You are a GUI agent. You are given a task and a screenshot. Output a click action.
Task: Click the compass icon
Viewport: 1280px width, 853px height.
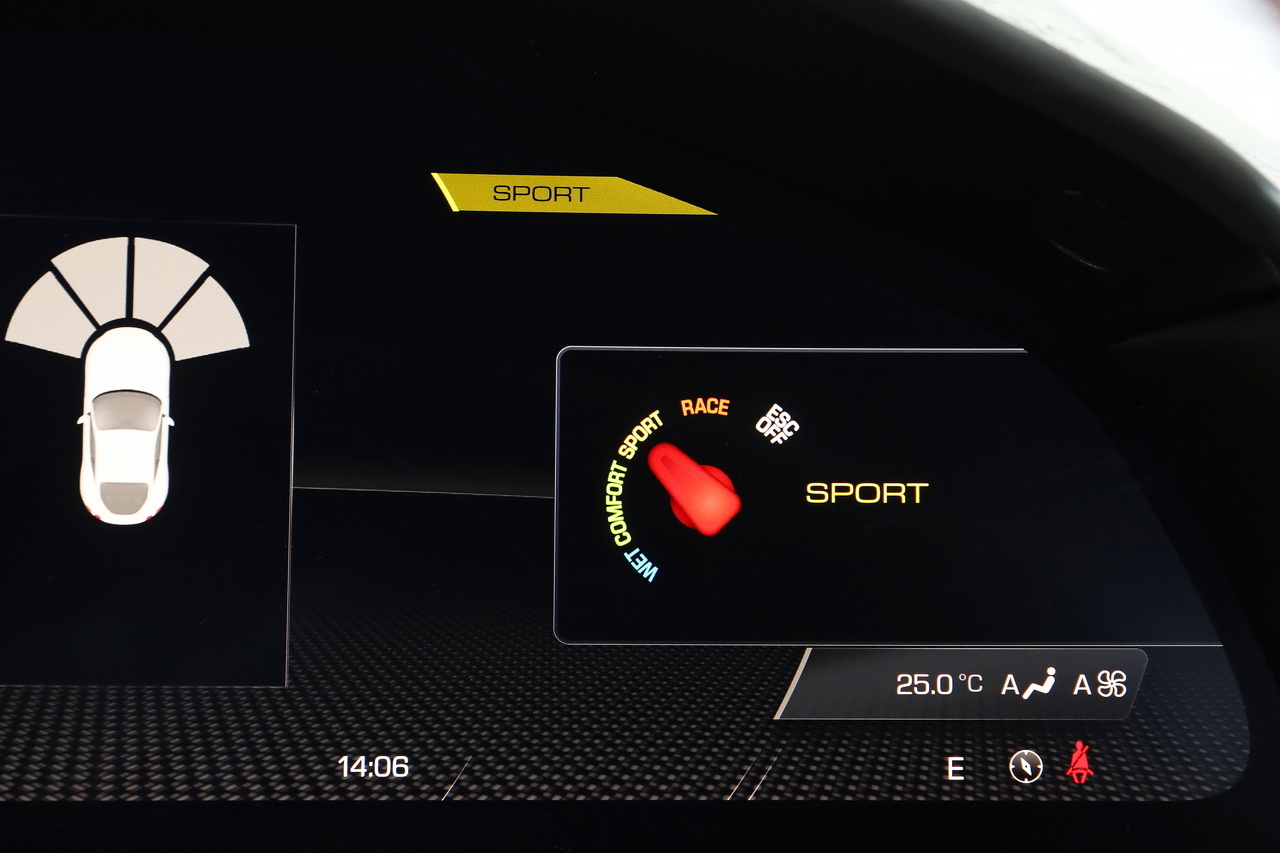pos(1025,767)
